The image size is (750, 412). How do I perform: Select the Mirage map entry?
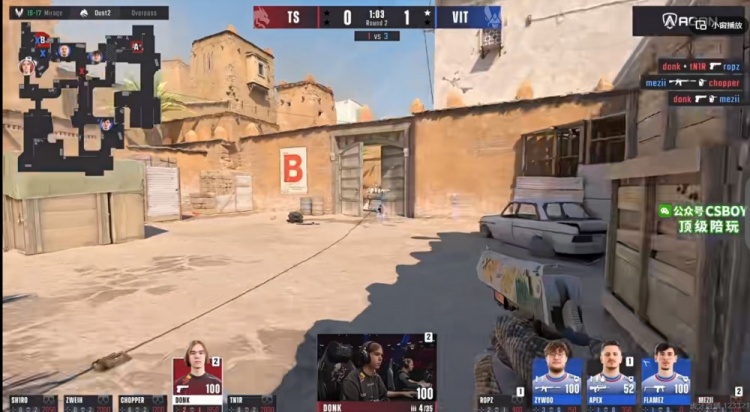click(x=50, y=13)
